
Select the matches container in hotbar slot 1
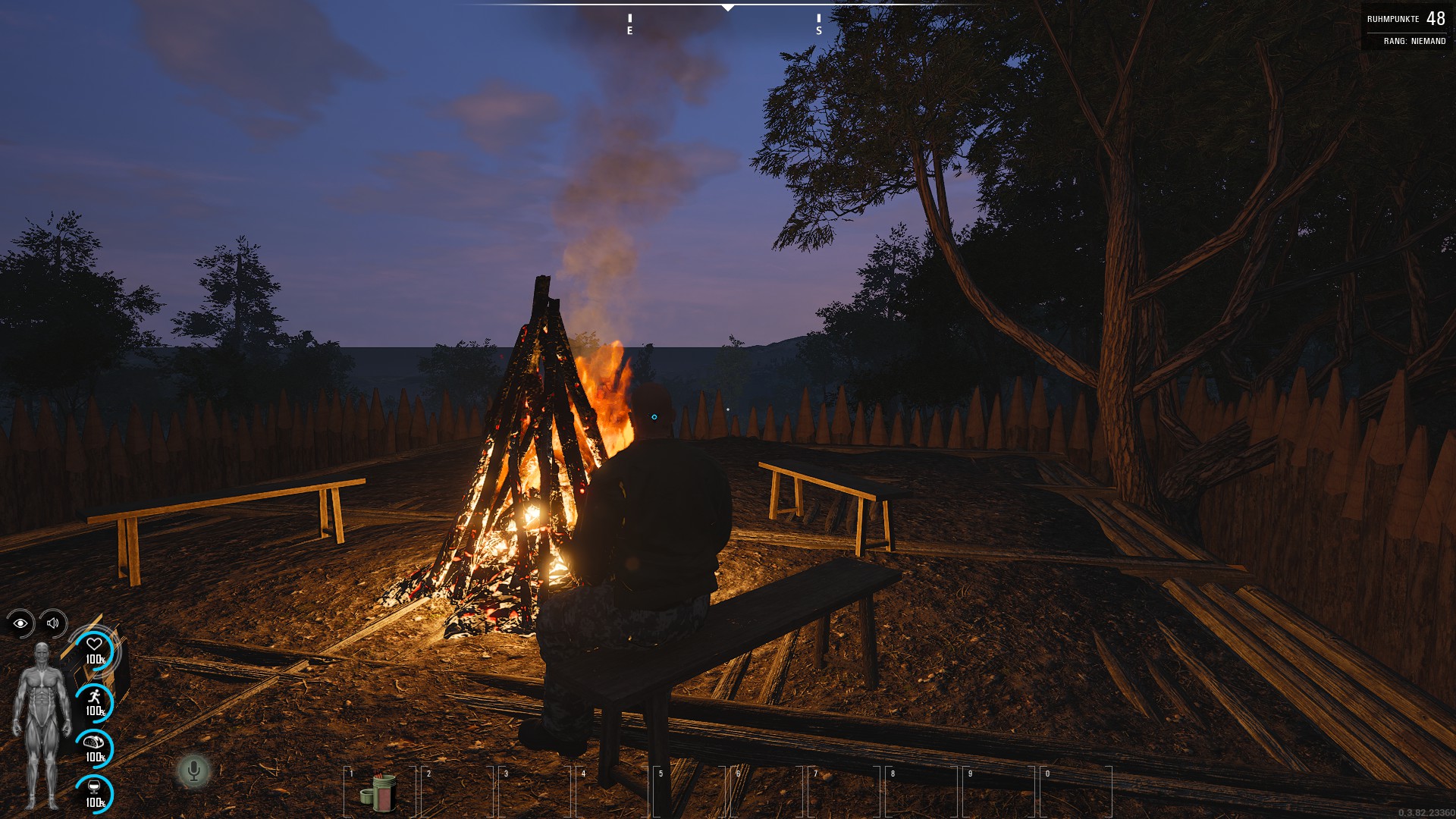(379, 791)
